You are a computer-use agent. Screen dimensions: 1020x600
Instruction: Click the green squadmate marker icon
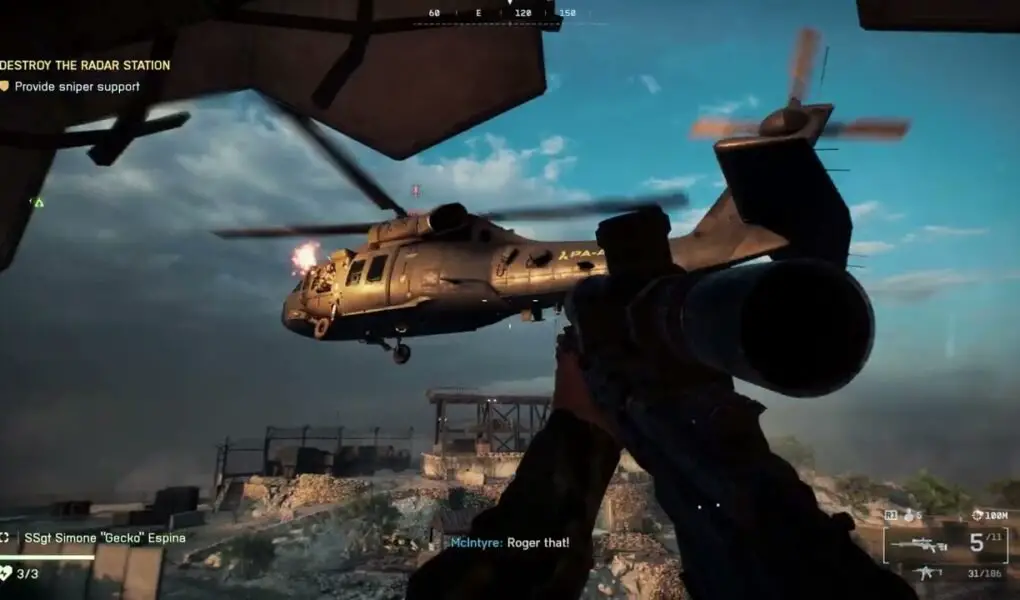point(38,202)
